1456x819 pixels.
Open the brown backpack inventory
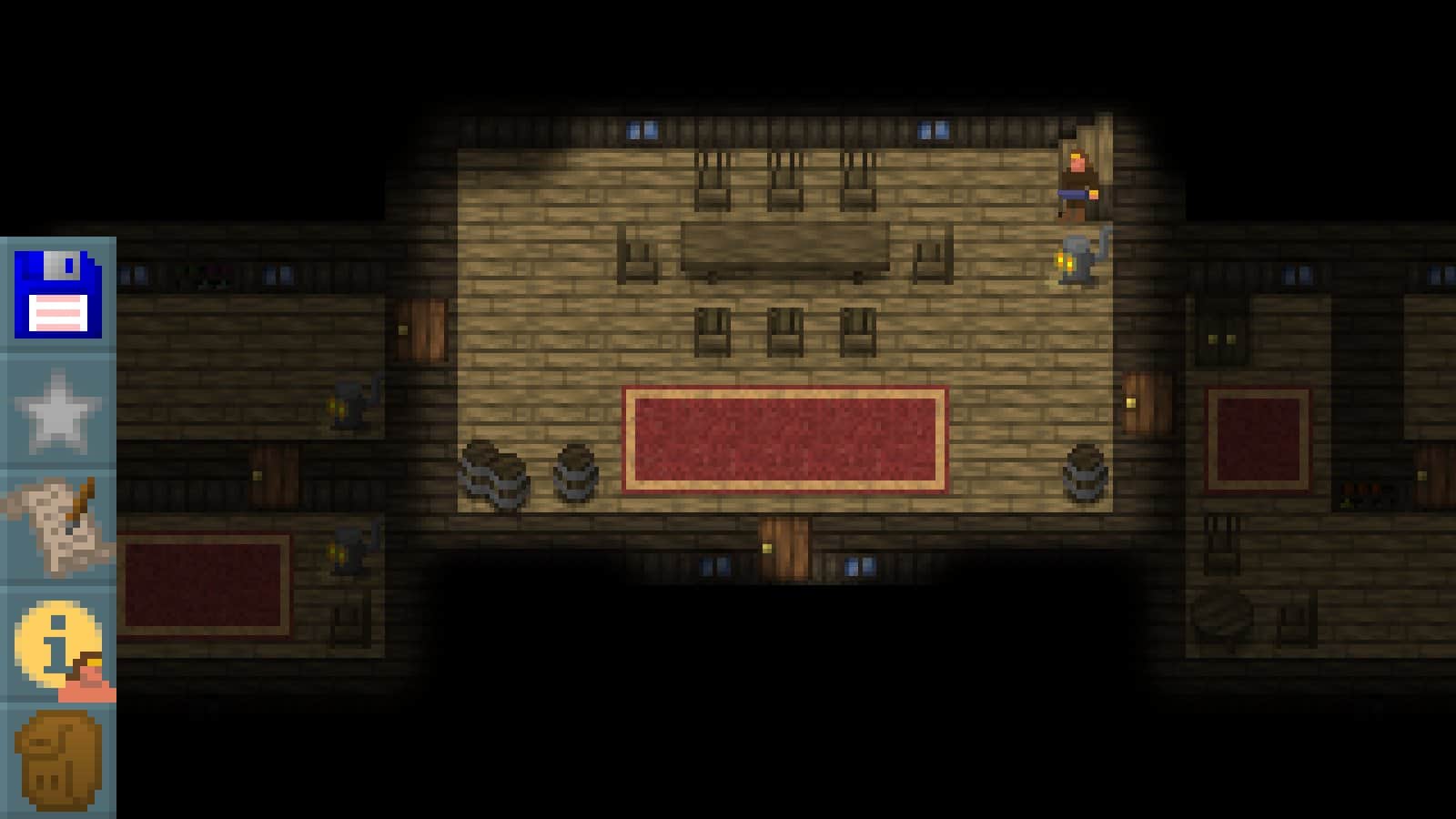[58, 761]
